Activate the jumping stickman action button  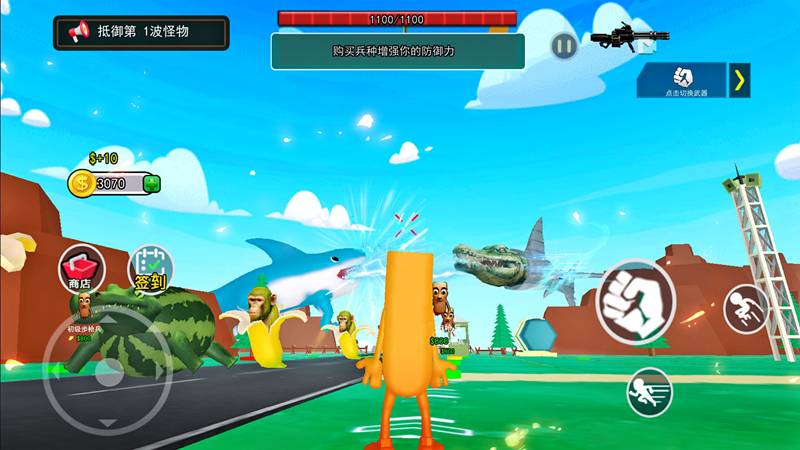coord(746,309)
